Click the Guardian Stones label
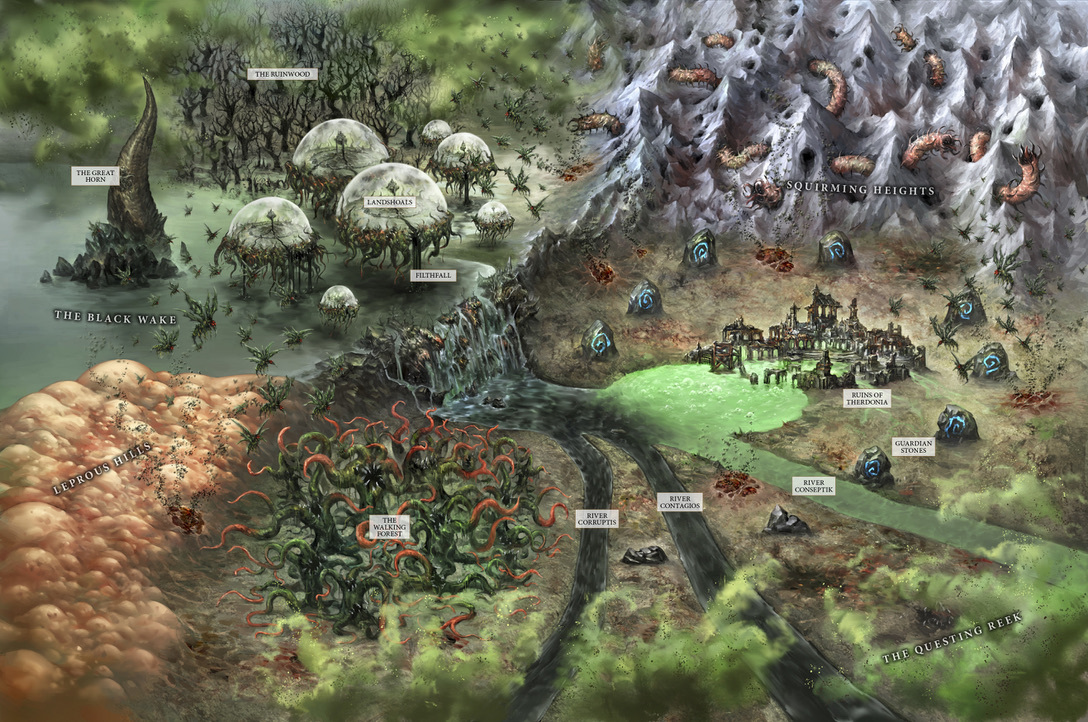 point(913,446)
